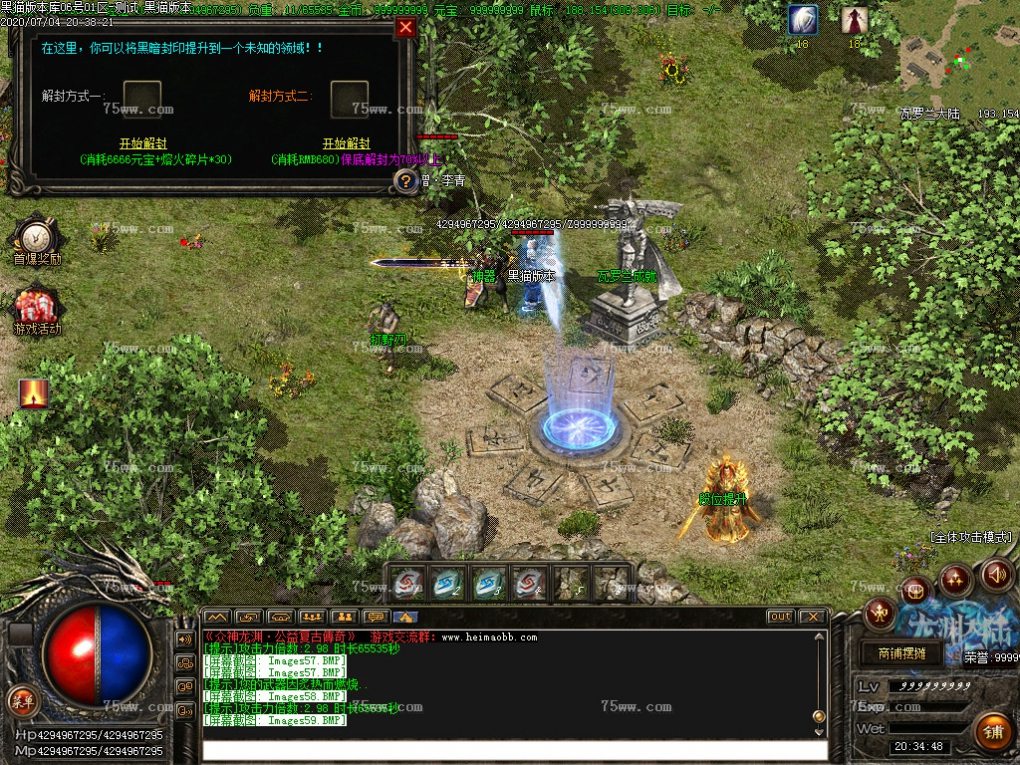The width and height of the screenshot is (1020, 765).
Task: Click the glowing figure buff icon
Action: pyautogui.click(x=33, y=394)
